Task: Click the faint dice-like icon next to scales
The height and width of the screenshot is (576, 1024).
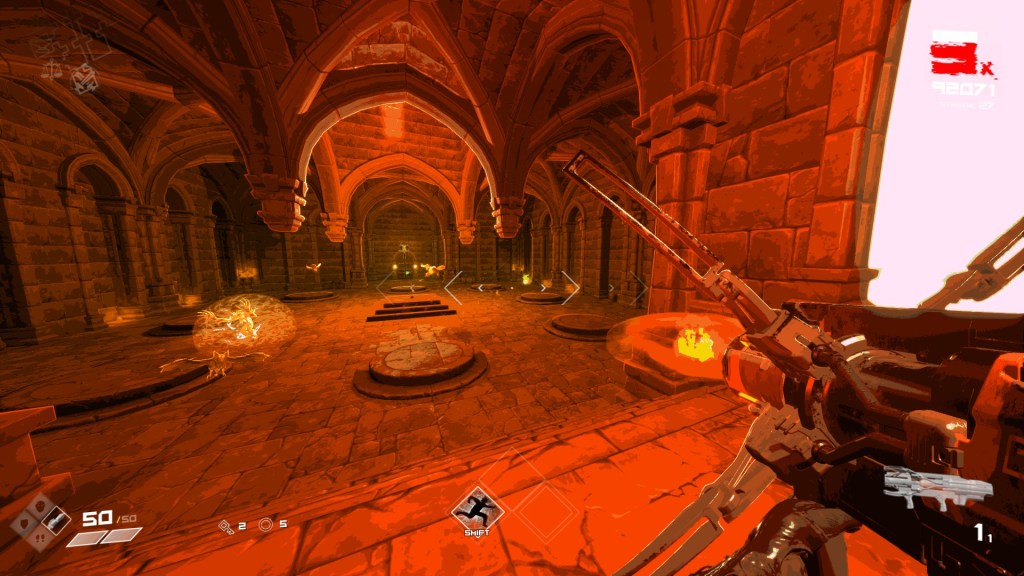Action: click(86, 77)
